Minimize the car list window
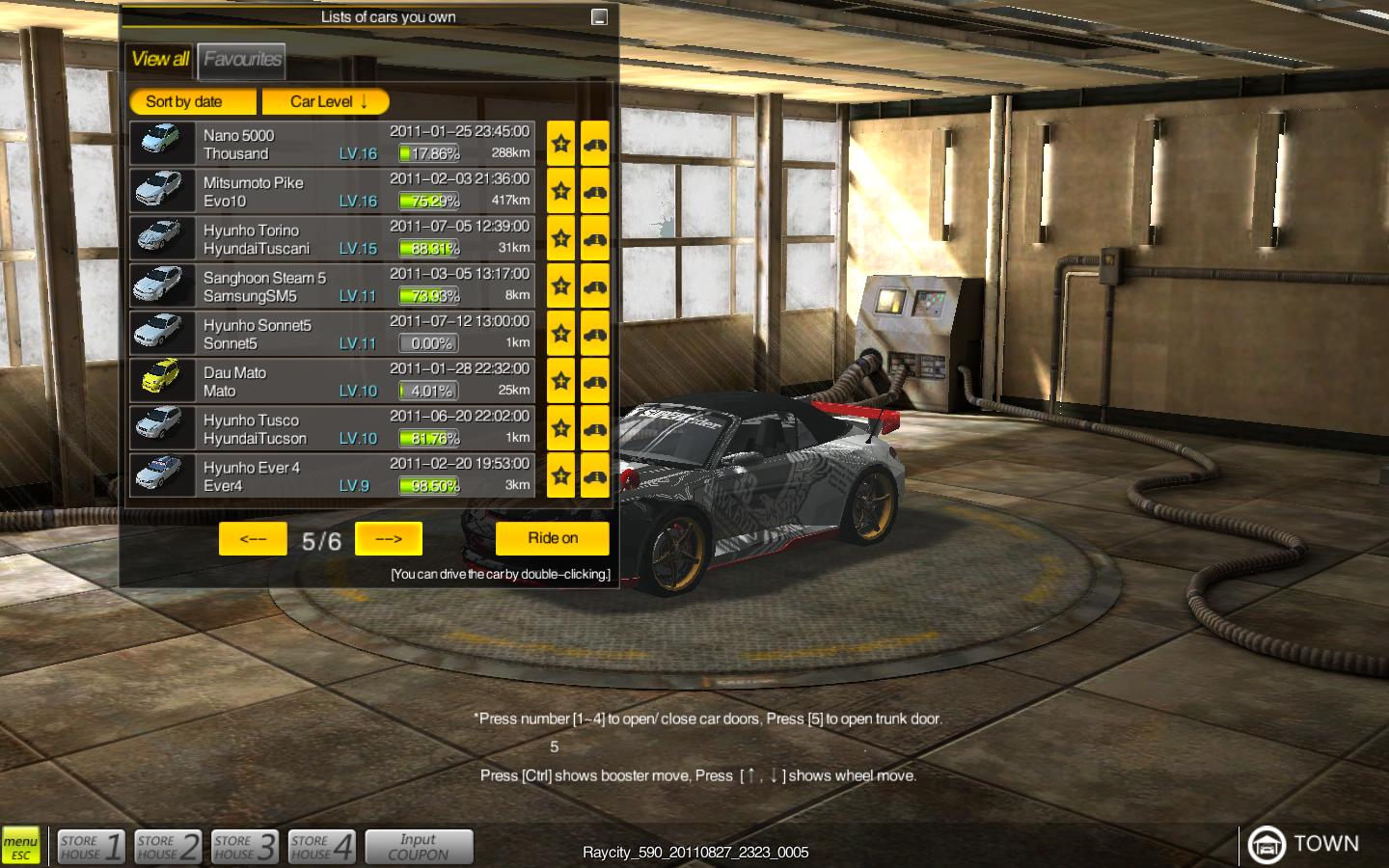This screenshot has width=1389, height=868. (x=599, y=16)
